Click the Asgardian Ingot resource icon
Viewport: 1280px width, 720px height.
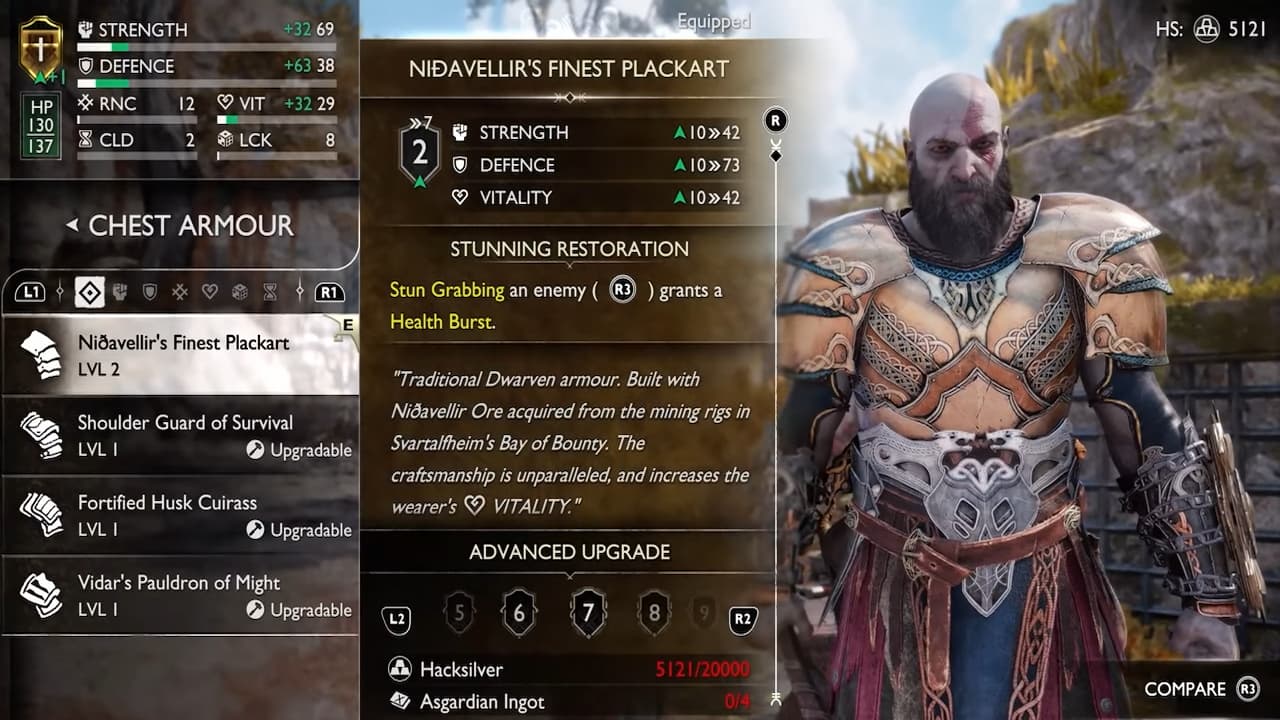point(399,702)
